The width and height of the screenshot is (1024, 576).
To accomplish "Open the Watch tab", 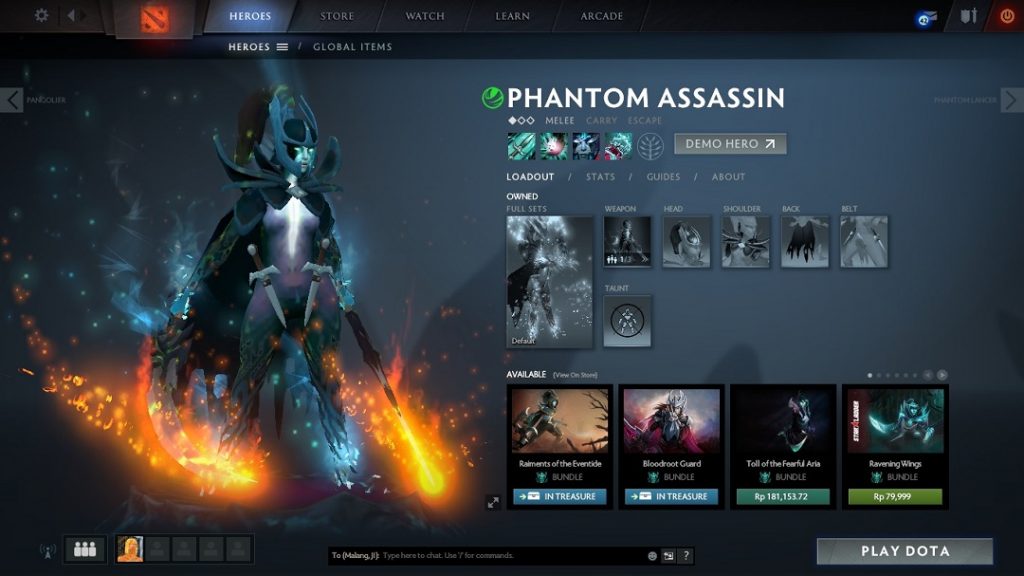I will (425, 16).
